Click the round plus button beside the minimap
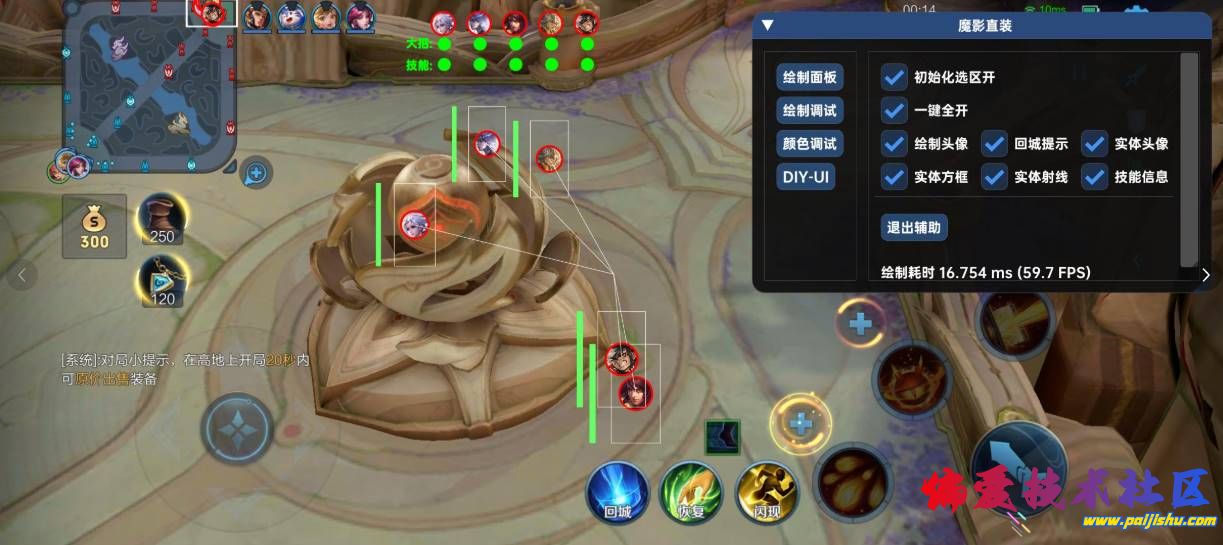1223x545 pixels. (256, 173)
